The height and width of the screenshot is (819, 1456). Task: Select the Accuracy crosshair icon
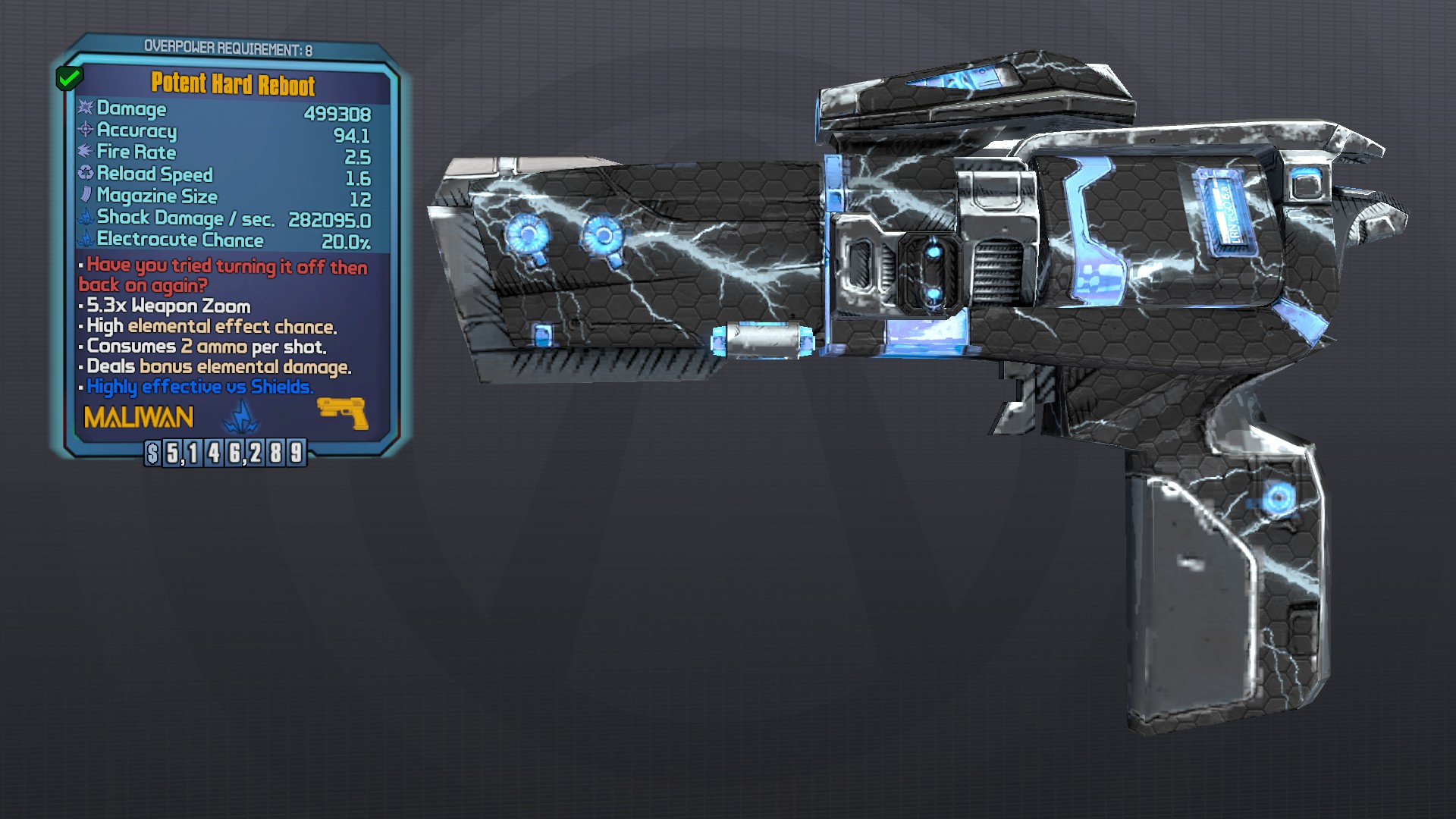[x=85, y=131]
